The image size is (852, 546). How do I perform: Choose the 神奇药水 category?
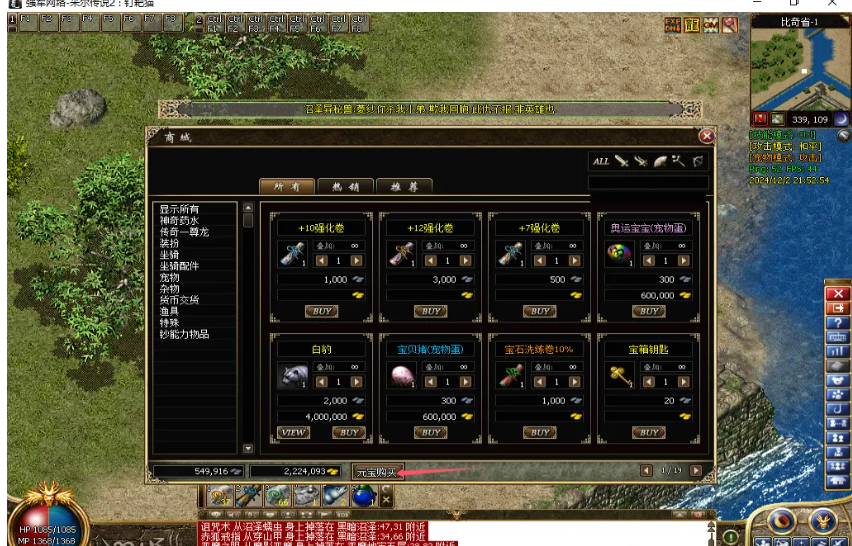coord(179,220)
